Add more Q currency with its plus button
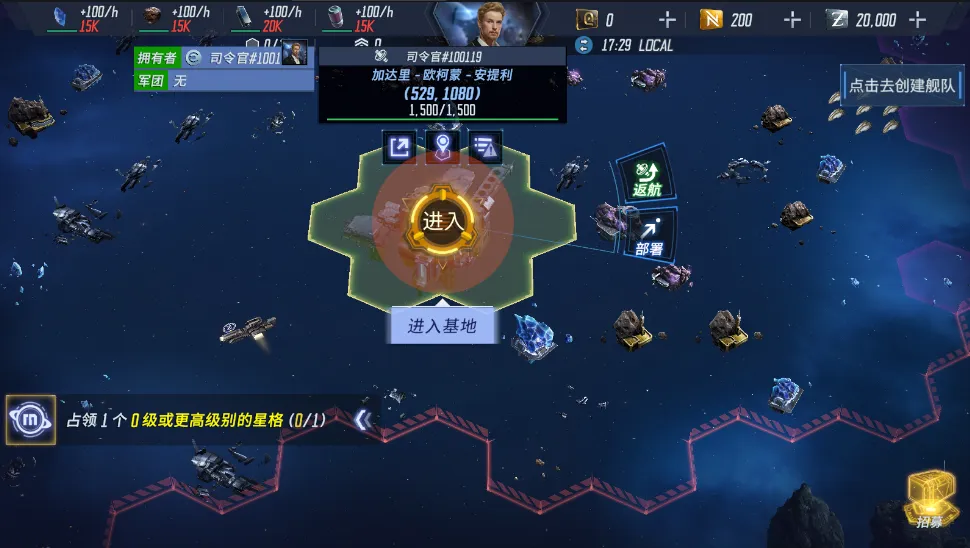Screen dimensions: 970x548 pos(669,19)
